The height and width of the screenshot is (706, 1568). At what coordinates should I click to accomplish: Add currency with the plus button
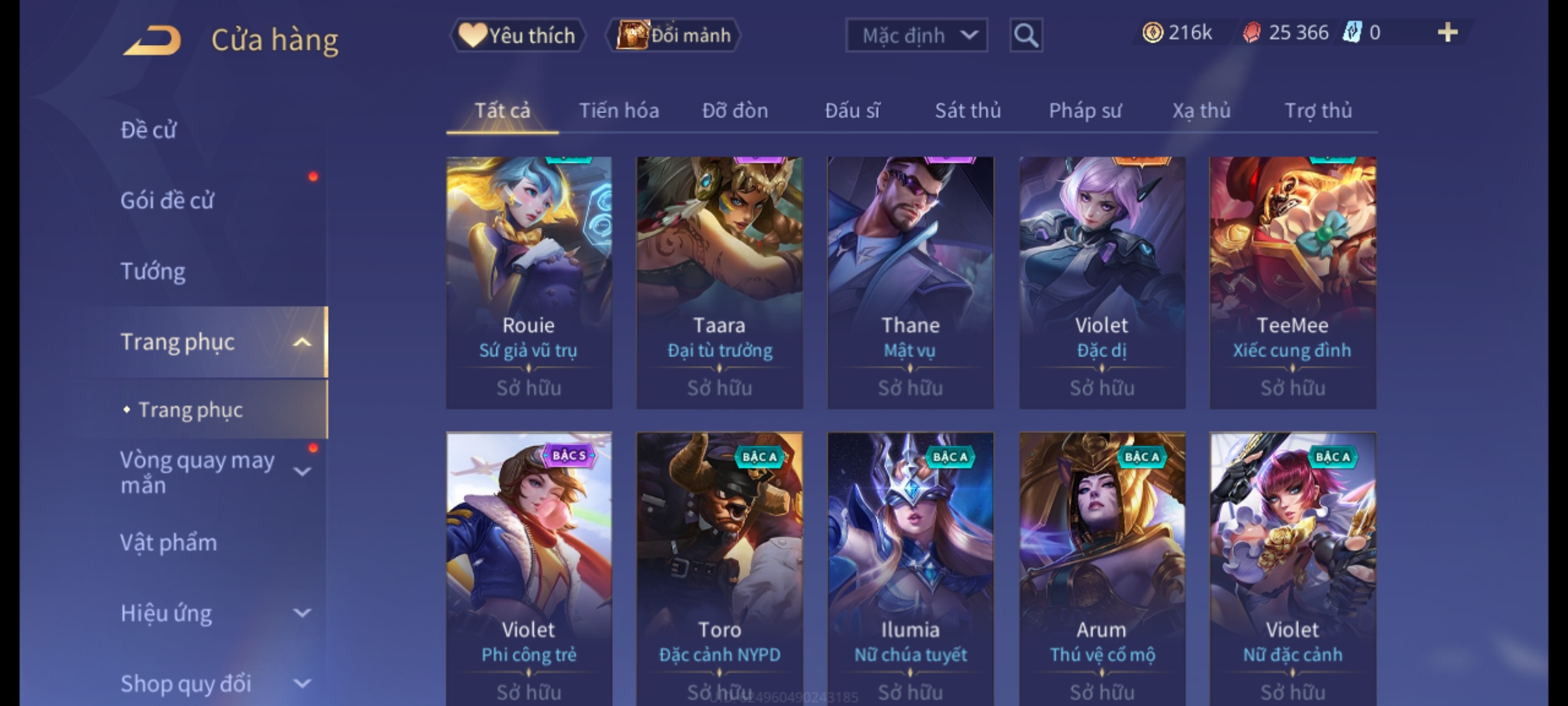point(1447,33)
